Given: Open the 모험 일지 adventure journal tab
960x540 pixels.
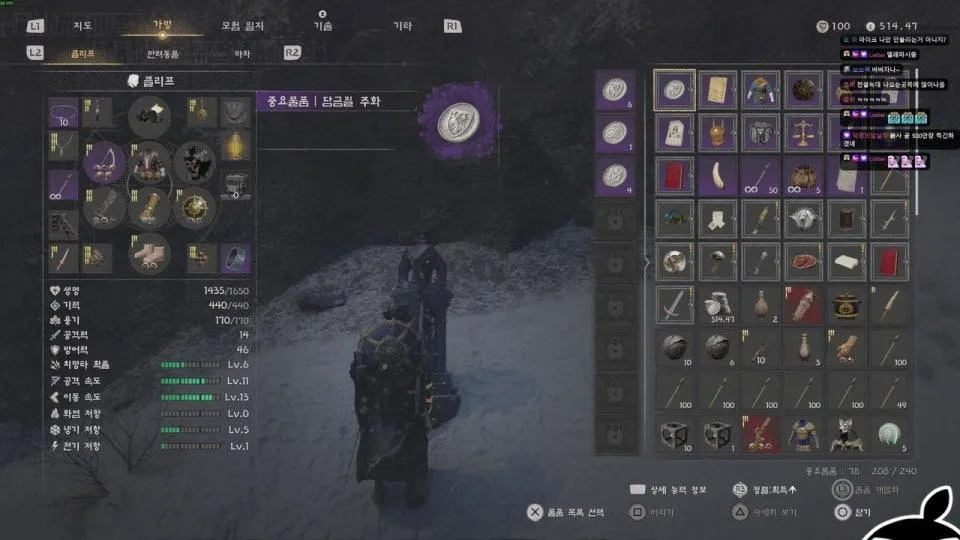Looking at the screenshot, I should tap(244, 26).
